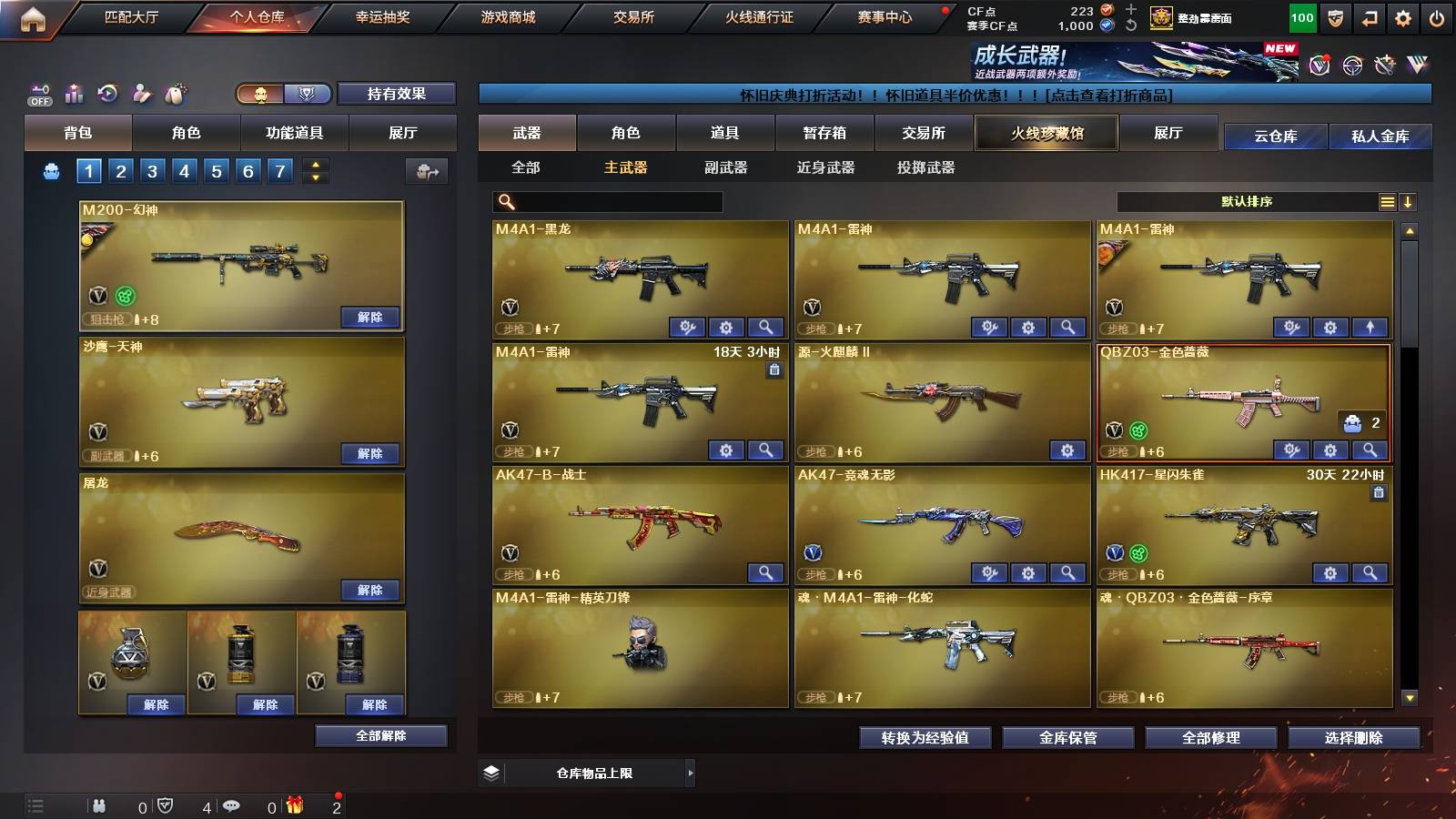Screen dimensions: 1456x819
Task: Switch the character toggle to trophy mode
Action: tap(308, 94)
